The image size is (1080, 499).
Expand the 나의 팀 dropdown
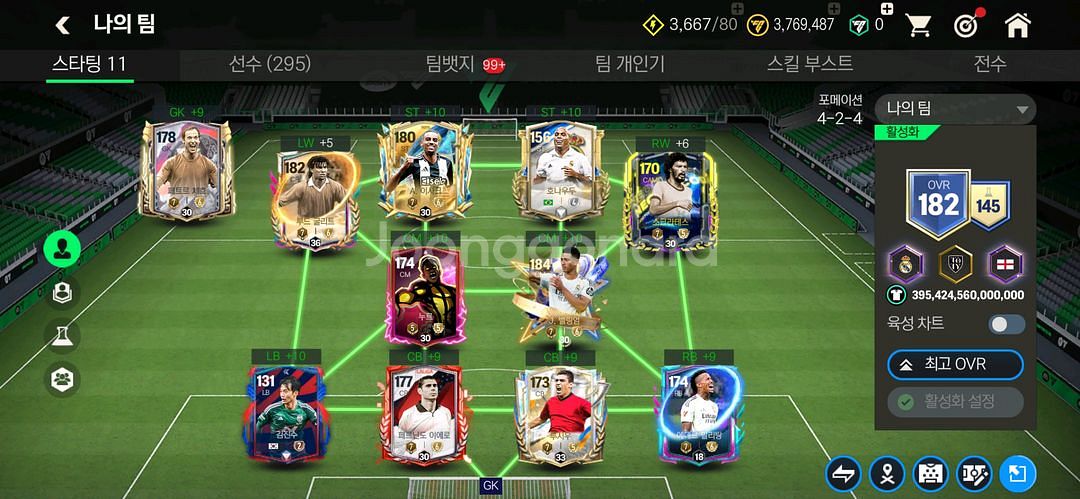coord(955,109)
